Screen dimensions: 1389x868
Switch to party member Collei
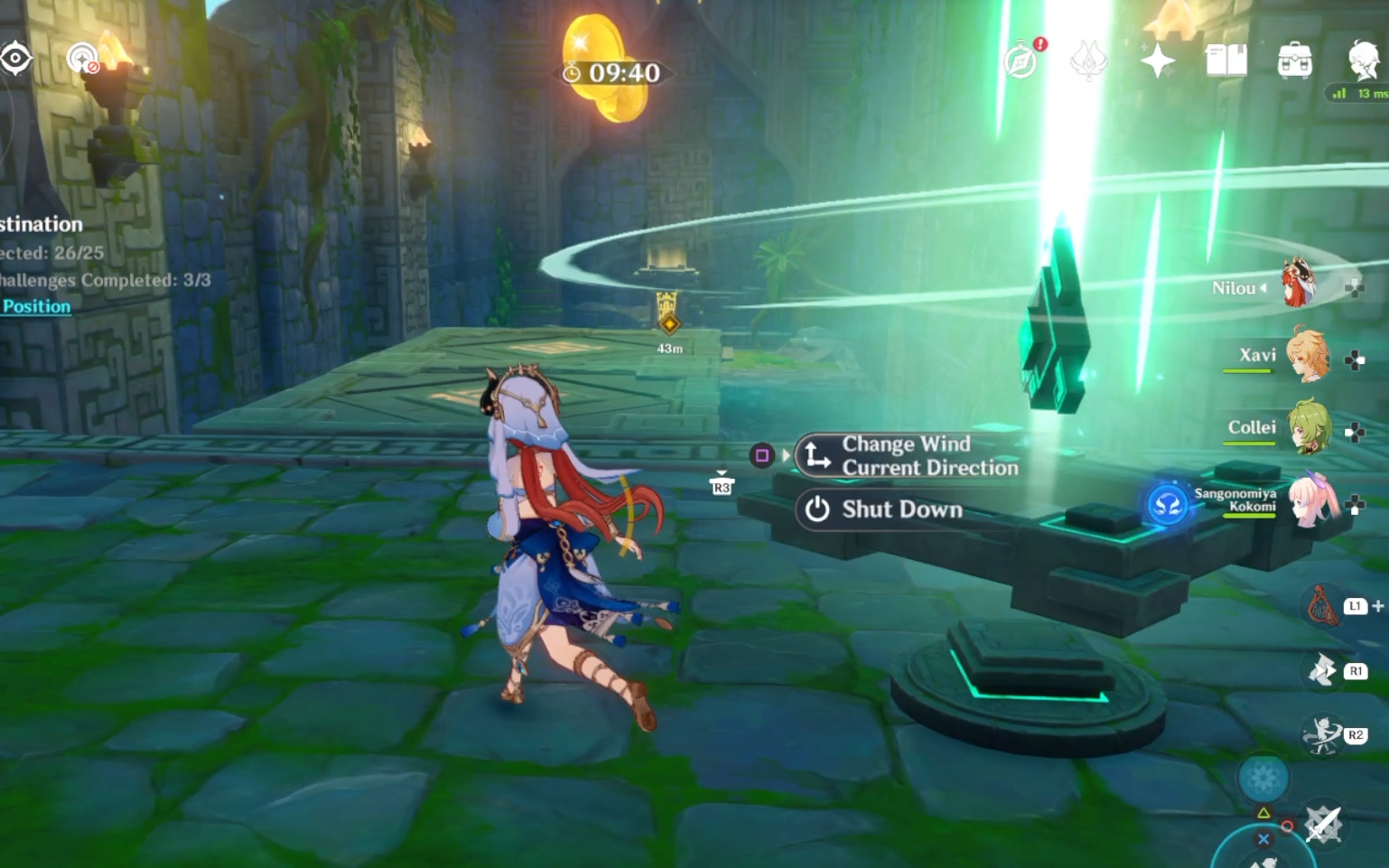pos(1307,427)
